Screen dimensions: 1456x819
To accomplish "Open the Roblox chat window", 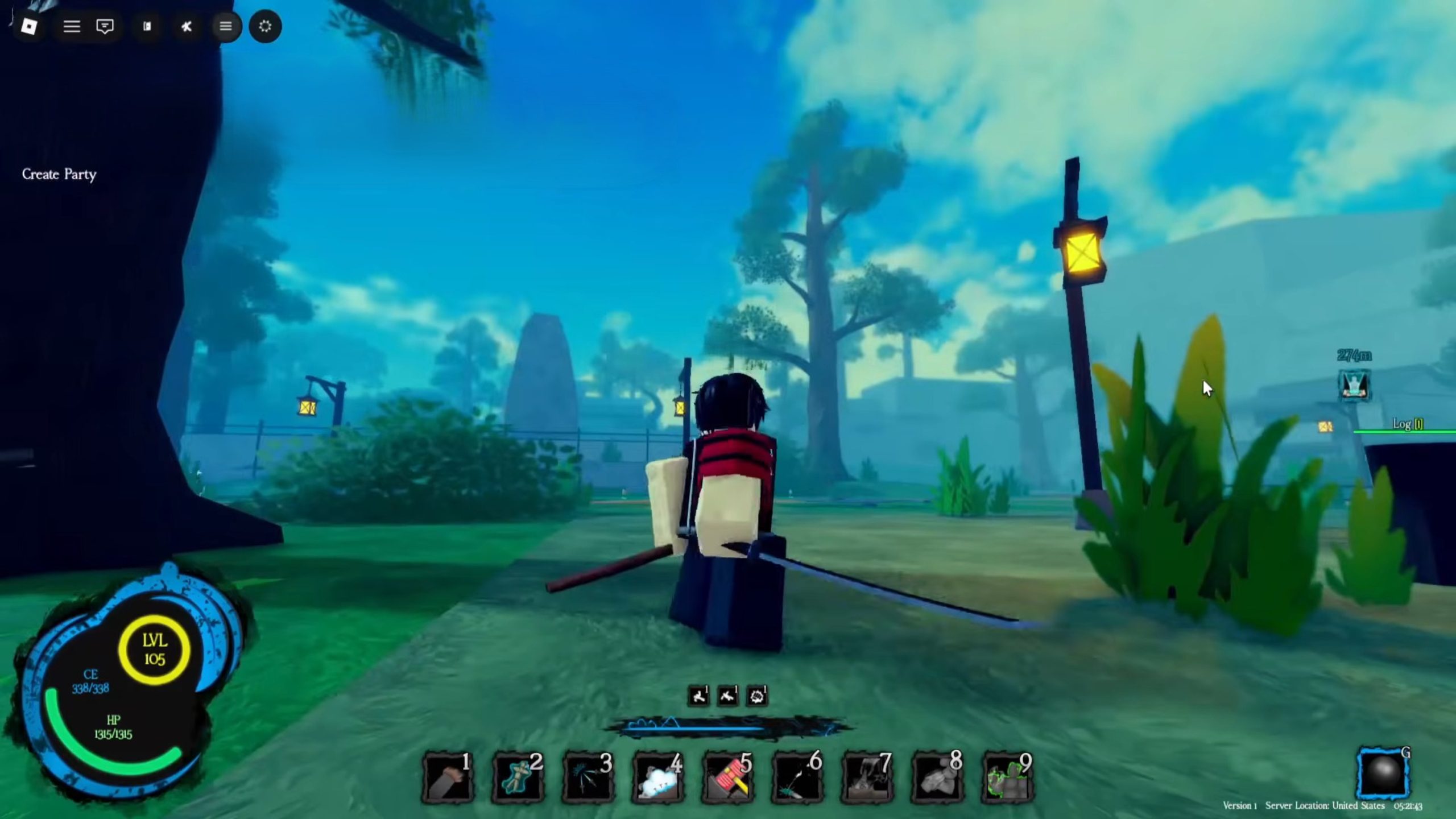I will click(x=105, y=27).
